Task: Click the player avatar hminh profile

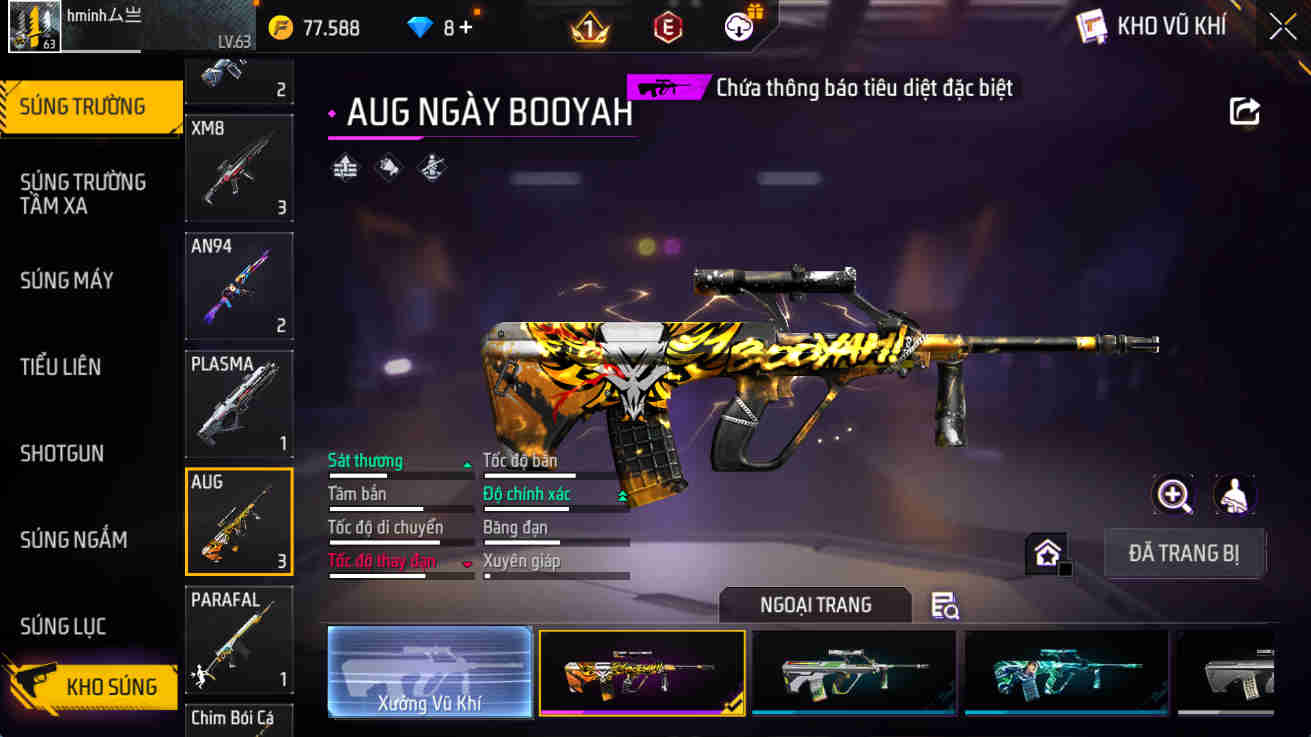Action: (x=35, y=27)
